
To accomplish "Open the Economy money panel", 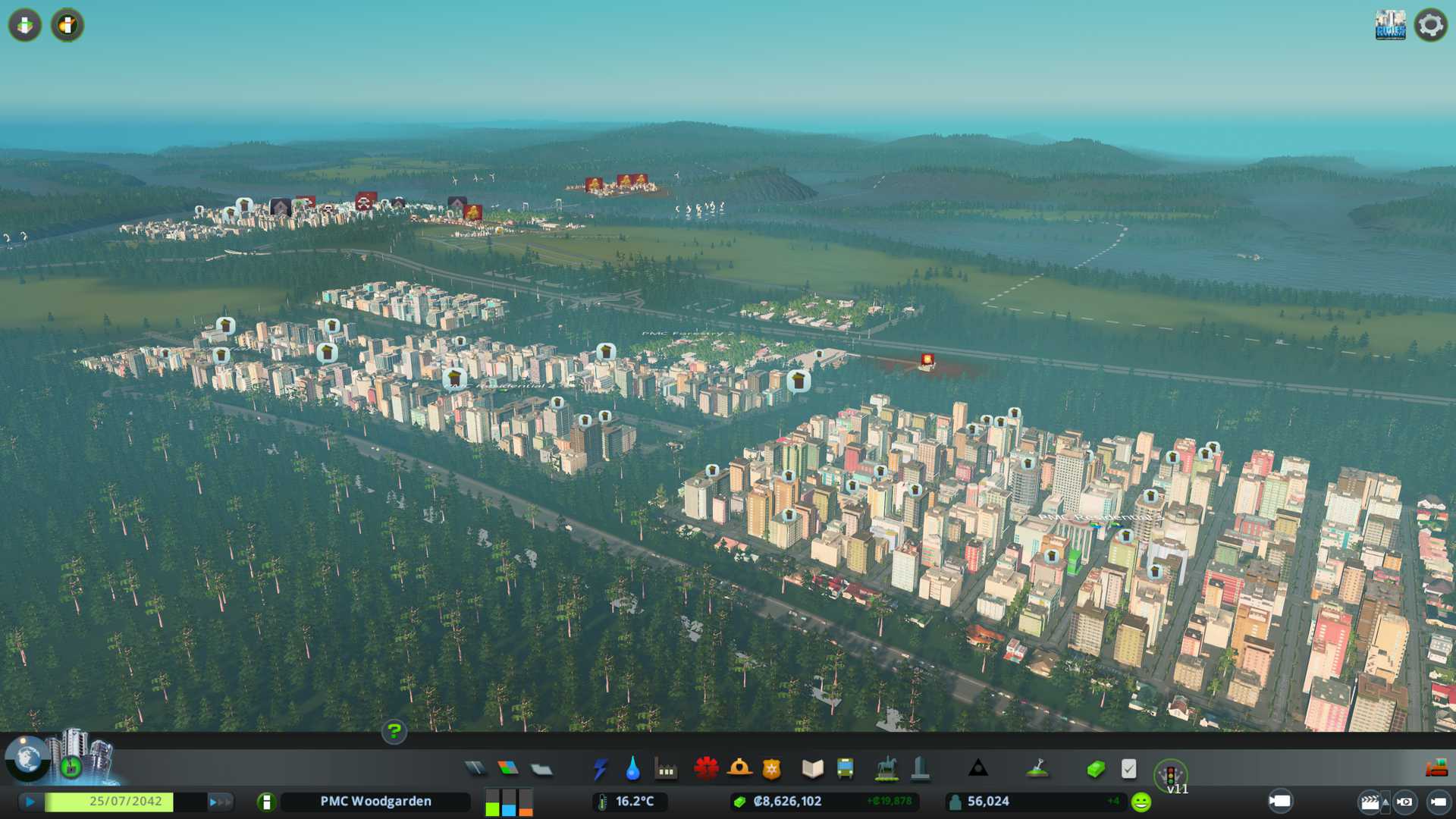I will 1095,769.
